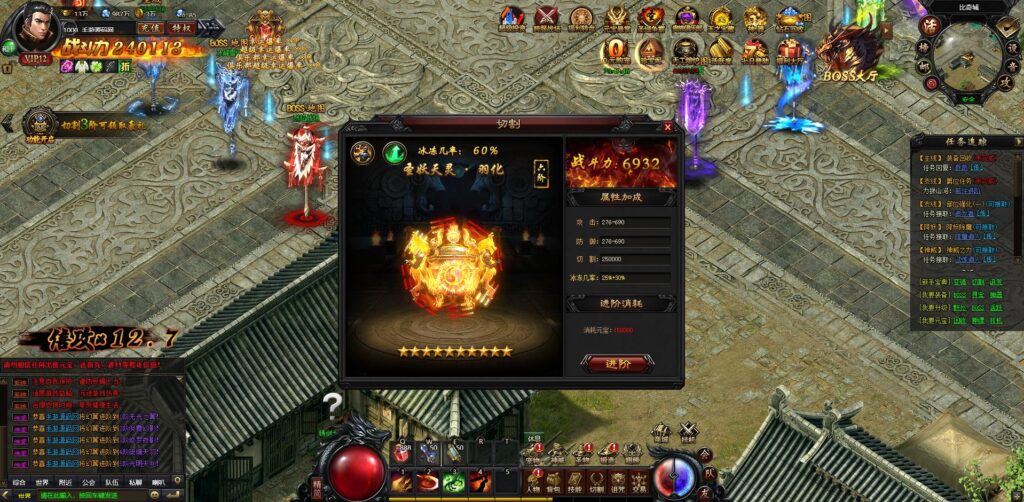
Task: Use the red potion in slot Q
Action: (403, 453)
